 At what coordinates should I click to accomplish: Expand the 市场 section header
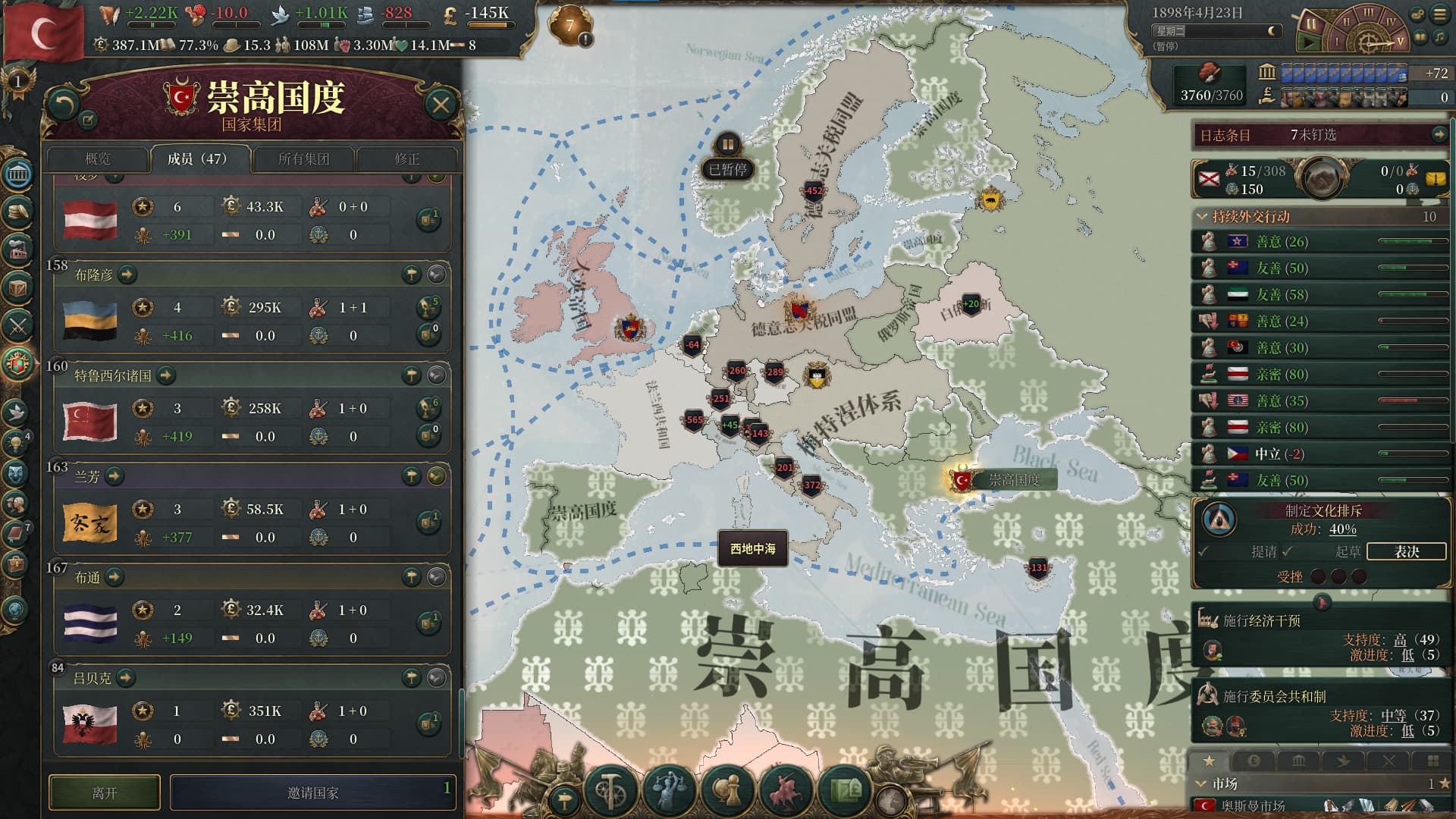tap(1201, 783)
